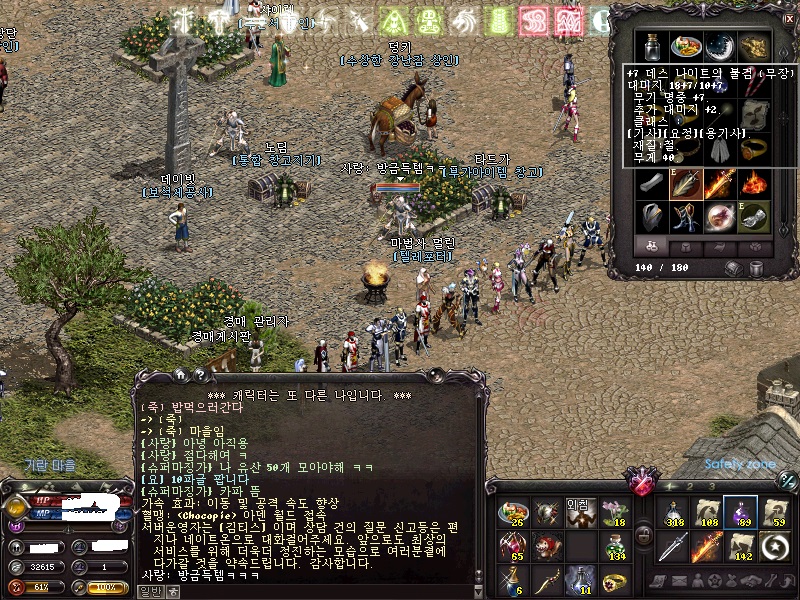This screenshot has height=600, width=800.
Task: Activate the flaming sword quickslot
Action: click(707, 546)
